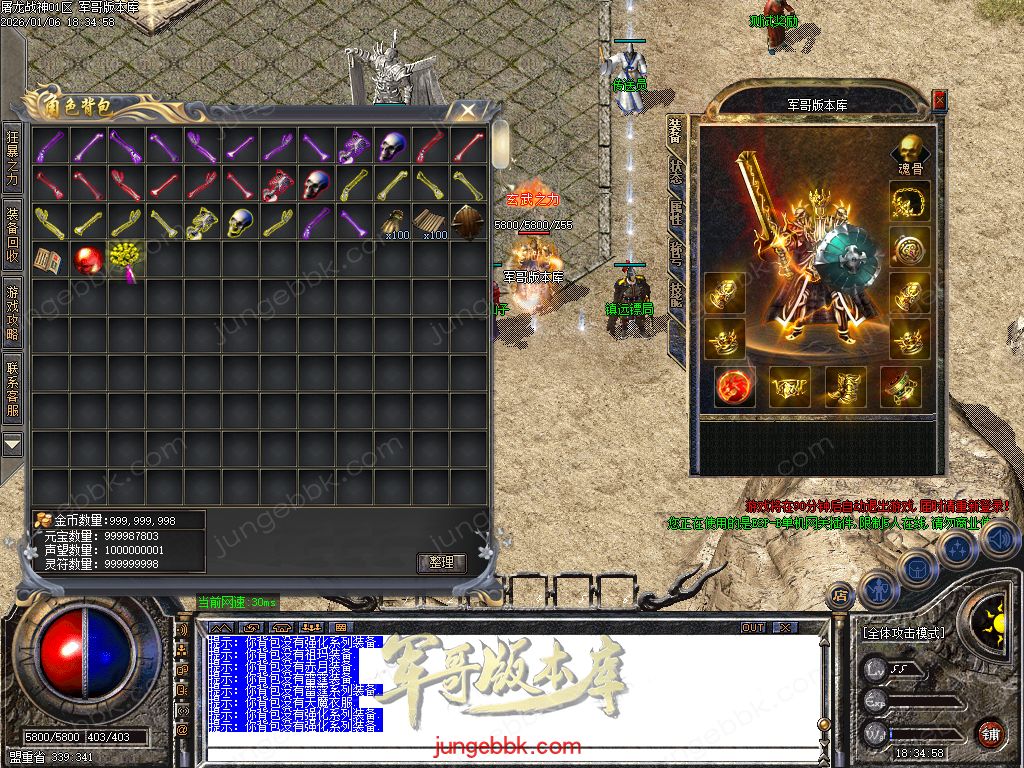This screenshot has width=1024, height=768.
Task: Close the character backpack window
Action: click(467, 110)
